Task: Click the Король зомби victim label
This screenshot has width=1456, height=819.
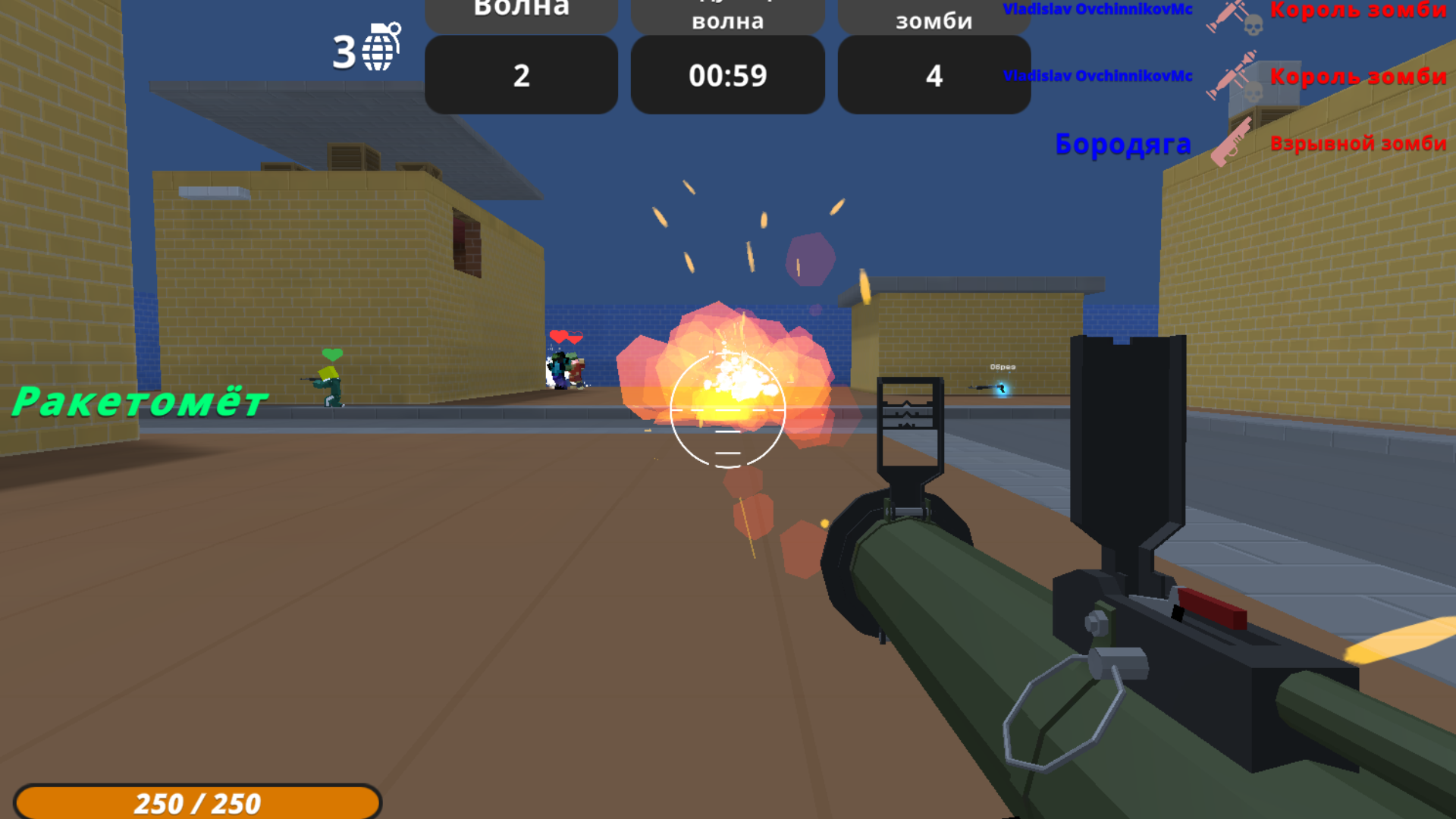Action: tap(1357, 11)
